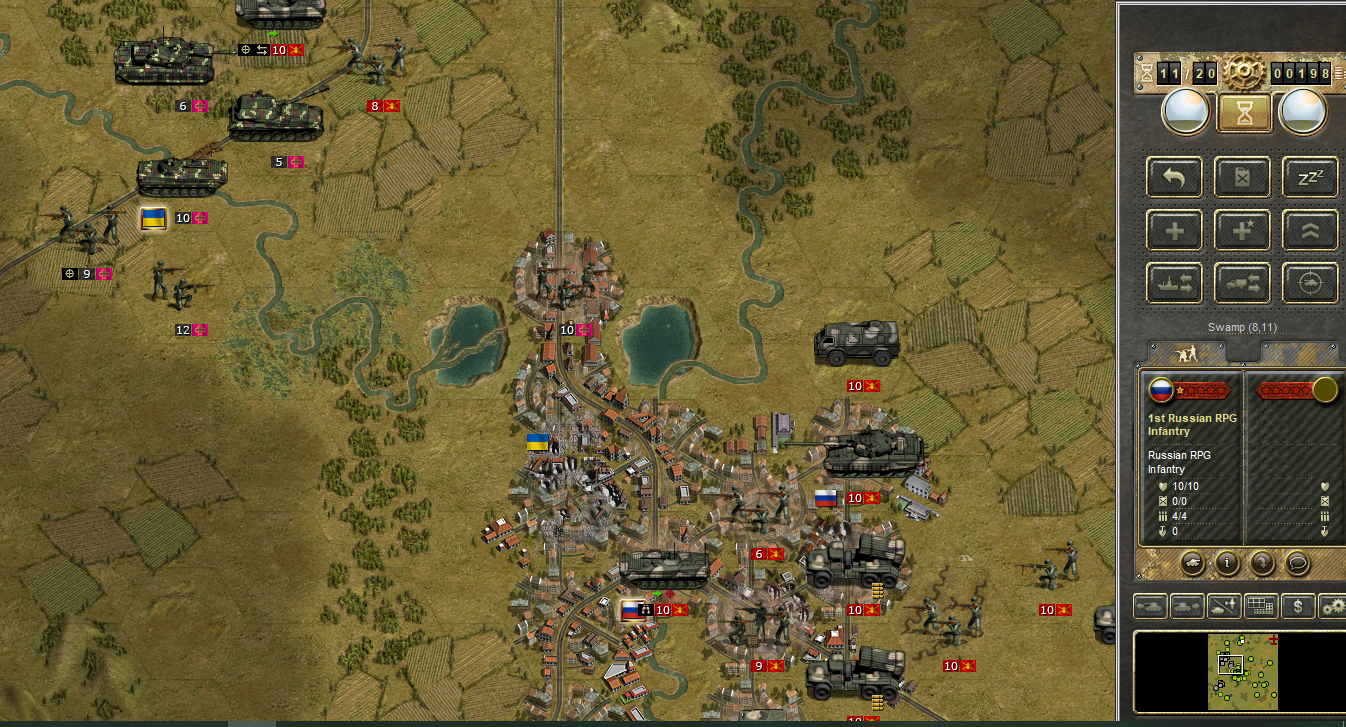Click the round tank icon under the unit panel
The height and width of the screenshot is (727, 1346).
(1194, 562)
